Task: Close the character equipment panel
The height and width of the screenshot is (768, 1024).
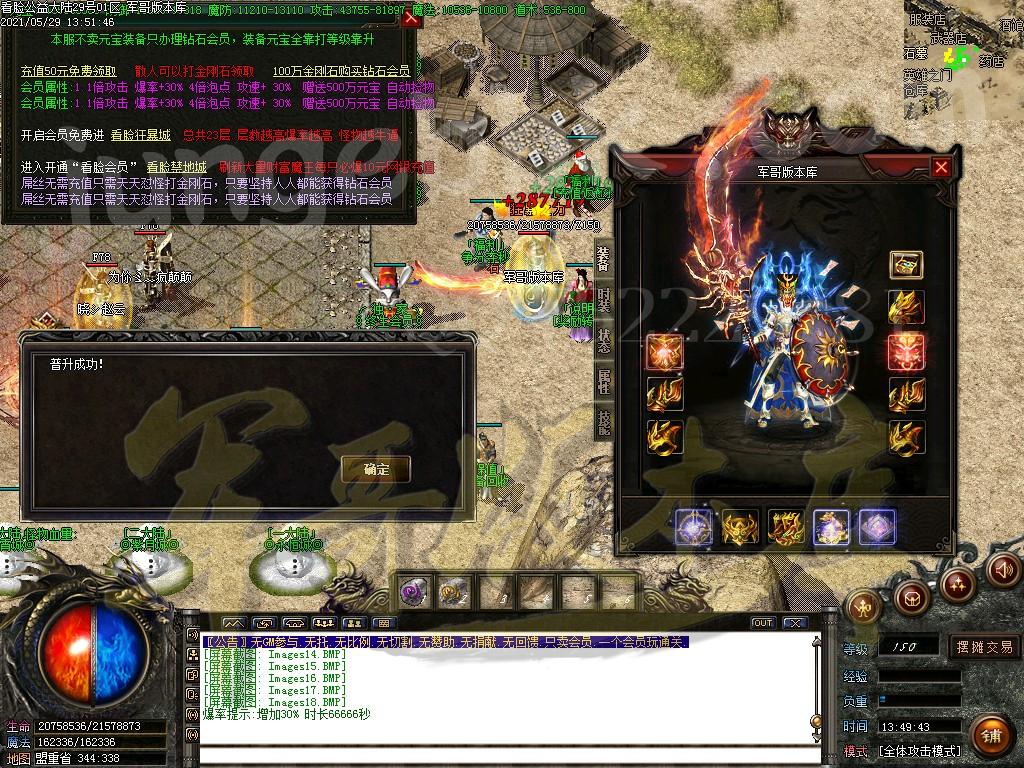Action: pos(941,168)
